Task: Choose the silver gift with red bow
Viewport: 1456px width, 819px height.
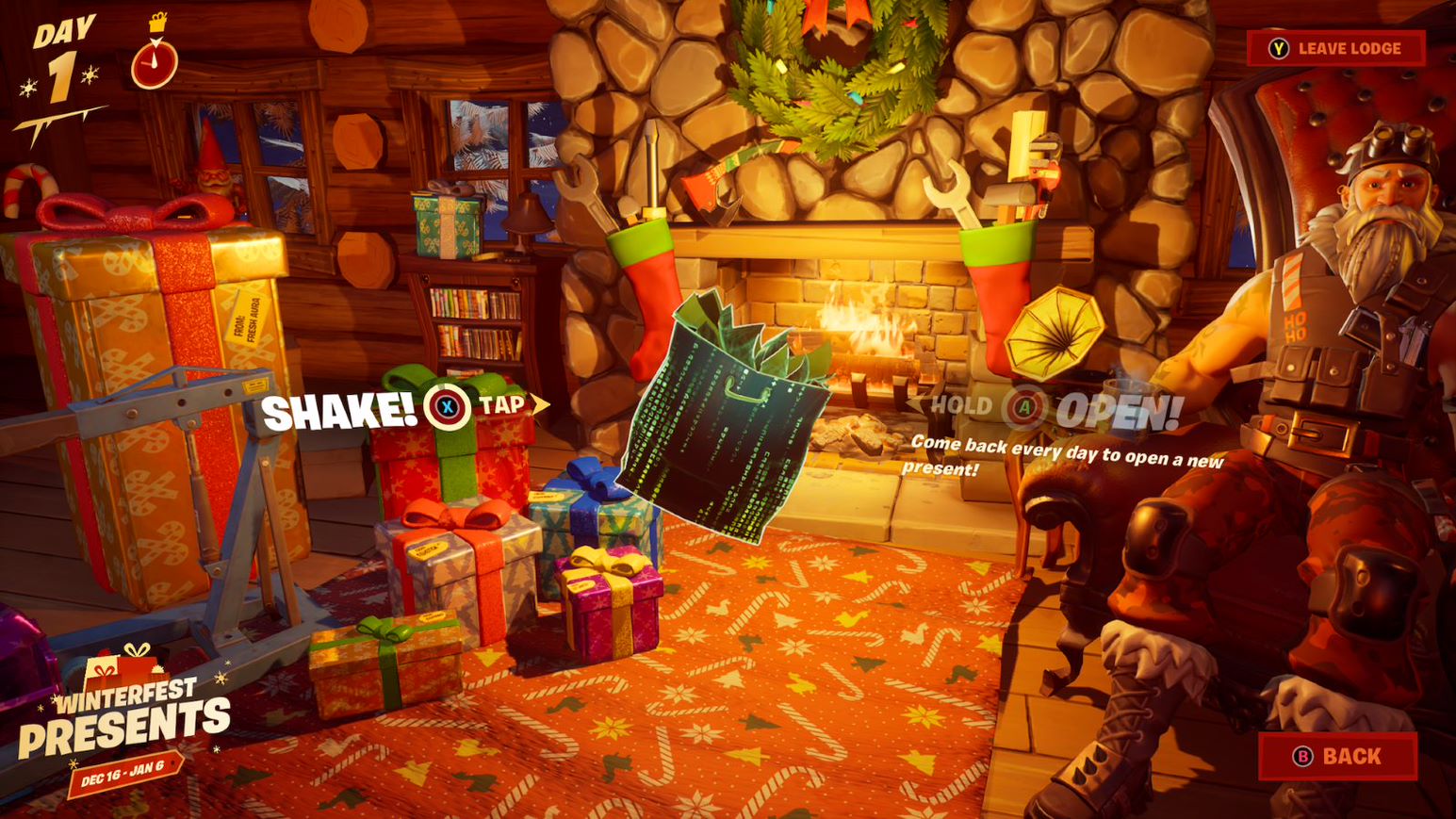Action: 452,565
